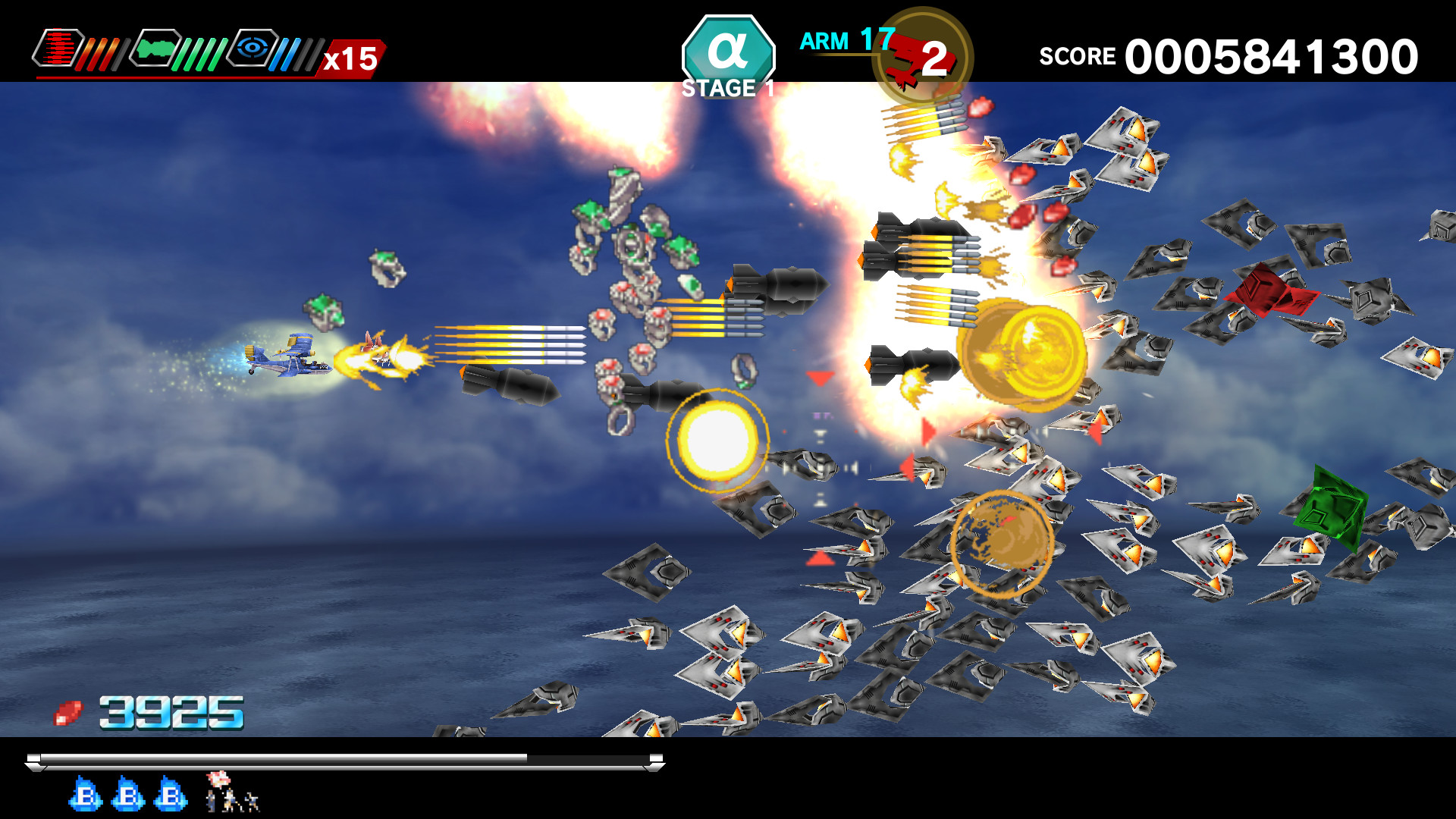The image size is (1456, 819).
Task: Click the stage progress bar at bottom
Action: pyautogui.click(x=341, y=758)
